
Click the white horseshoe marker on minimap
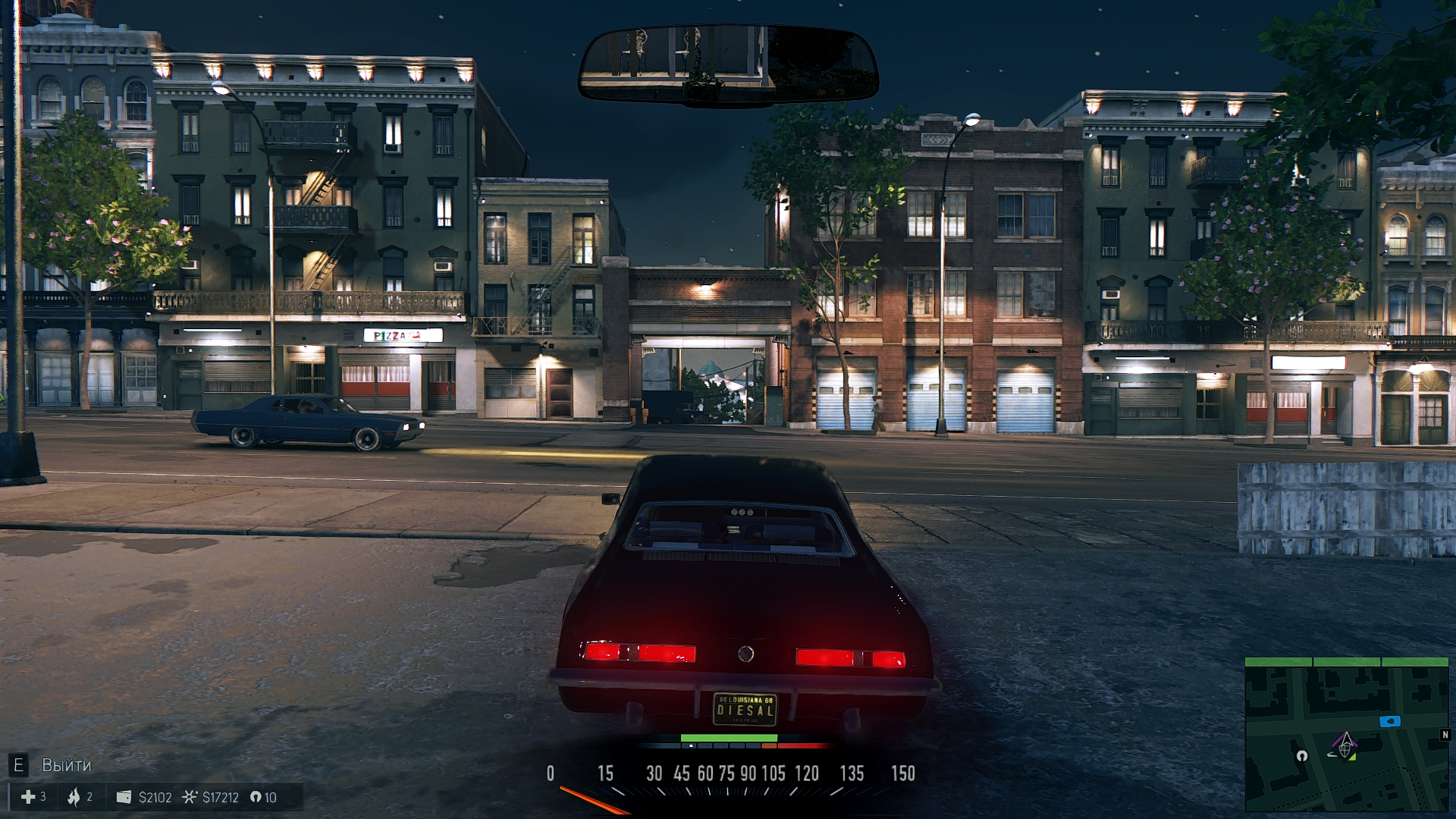point(1302,755)
